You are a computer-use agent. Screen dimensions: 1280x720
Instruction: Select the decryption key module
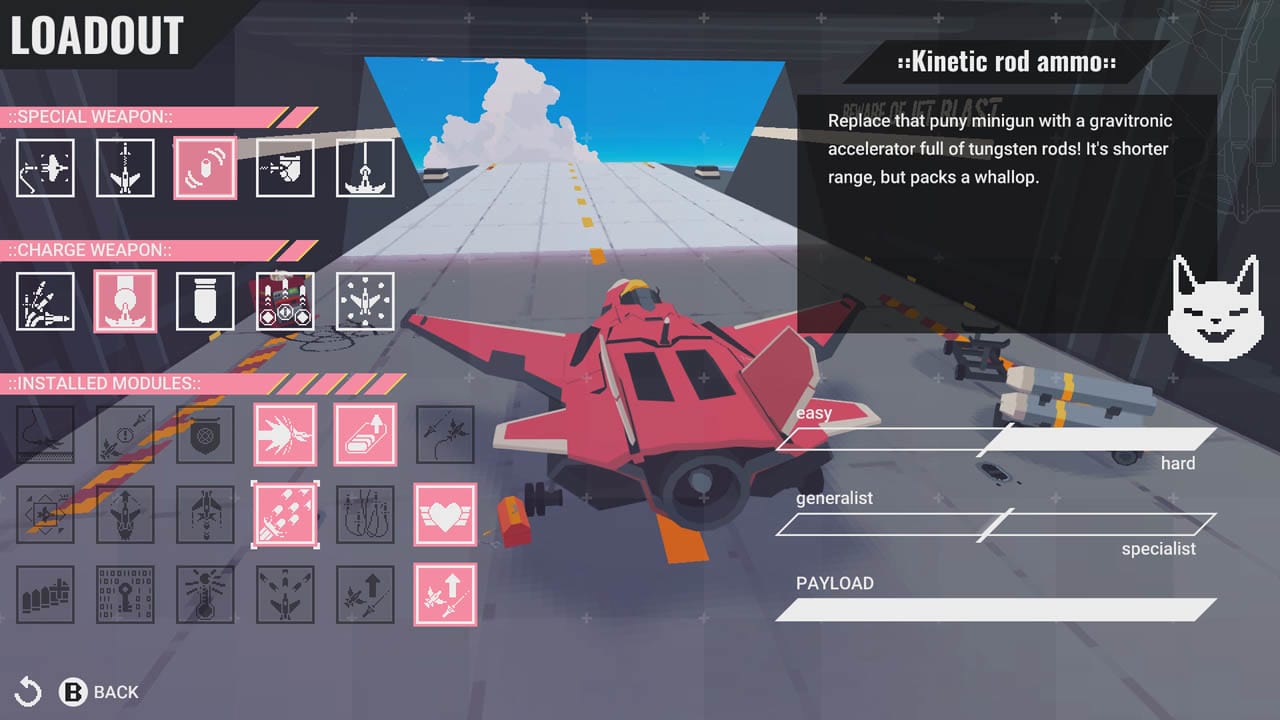pos(125,594)
